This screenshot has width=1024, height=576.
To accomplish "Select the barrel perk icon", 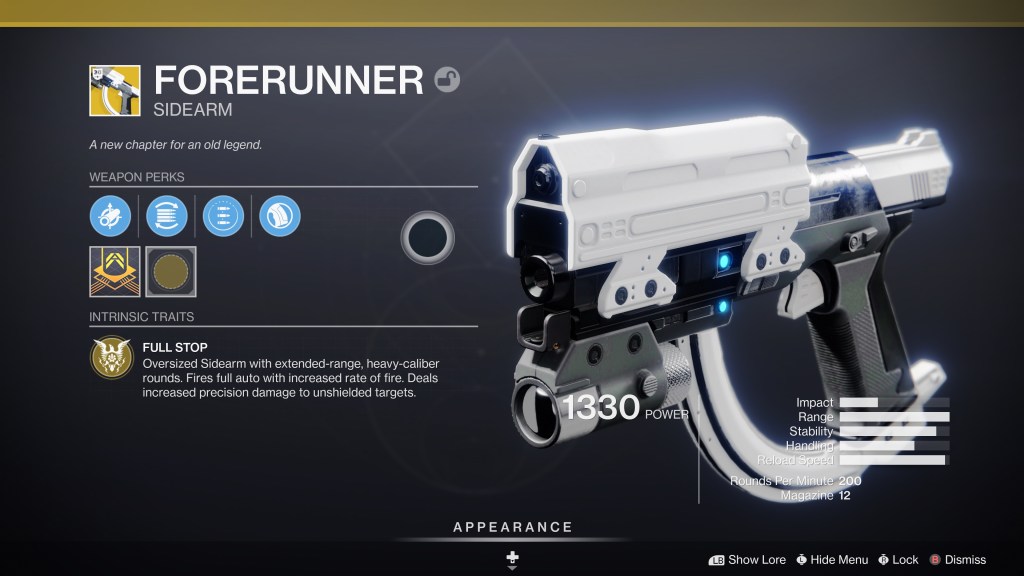I will tap(110, 215).
